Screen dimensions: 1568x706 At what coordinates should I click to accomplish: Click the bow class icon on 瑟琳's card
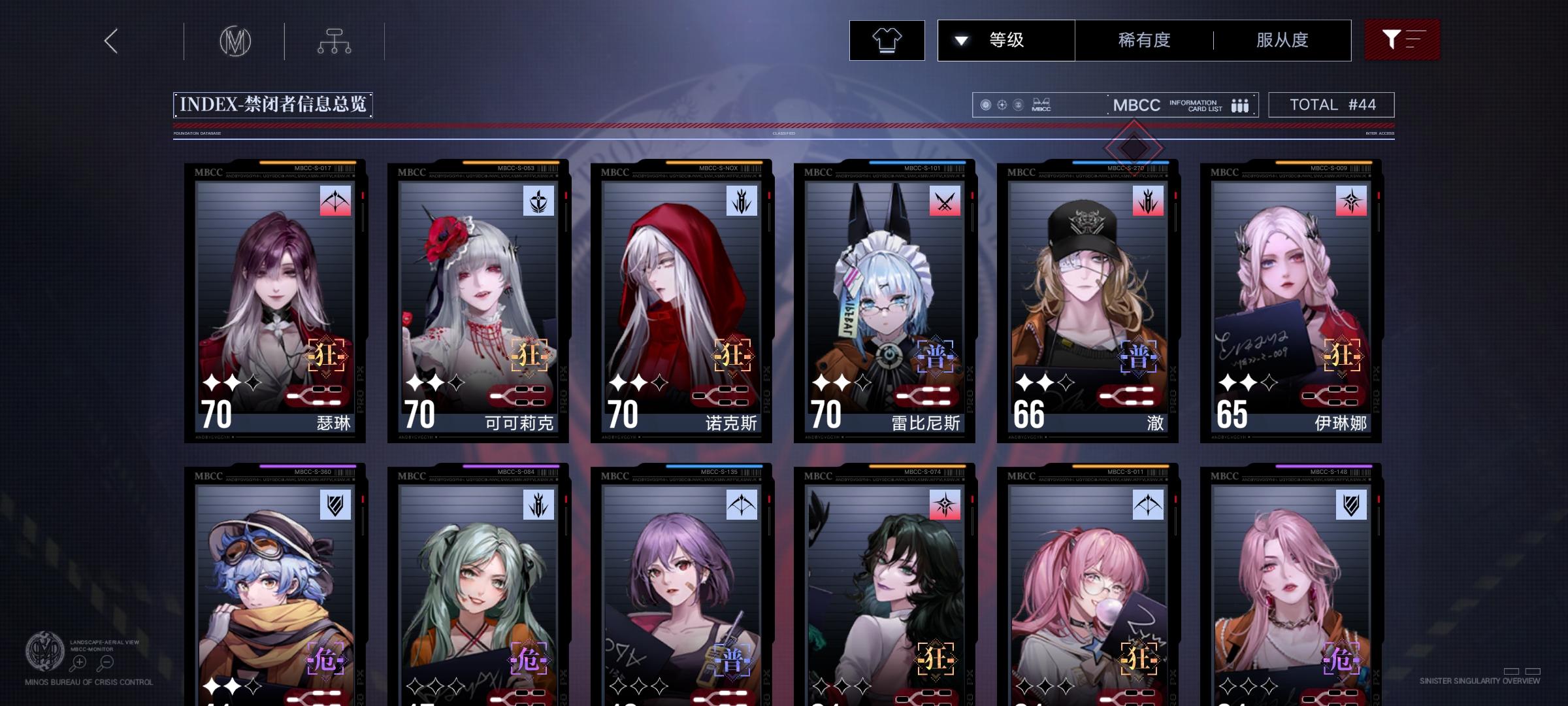(335, 201)
